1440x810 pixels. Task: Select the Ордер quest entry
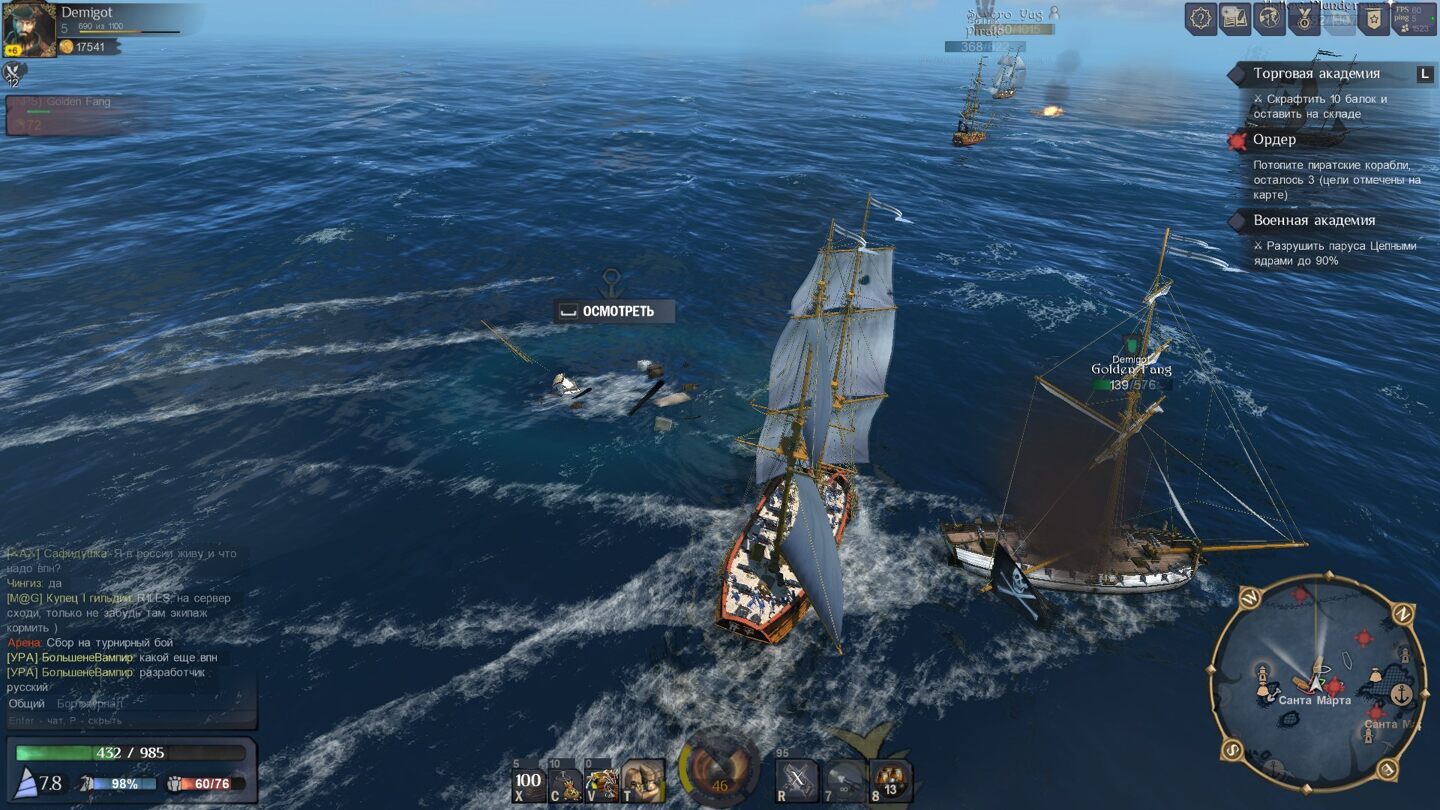pos(1273,140)
